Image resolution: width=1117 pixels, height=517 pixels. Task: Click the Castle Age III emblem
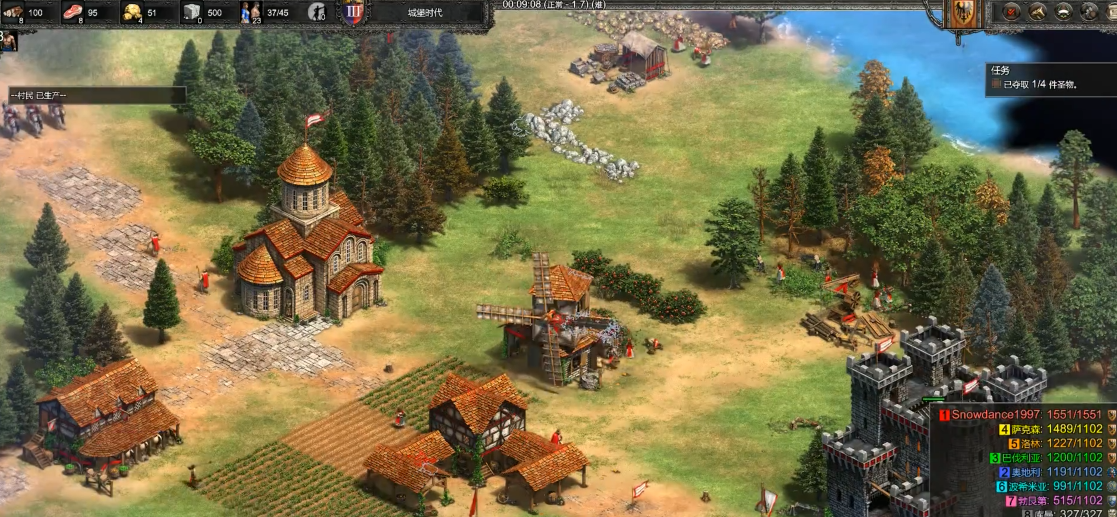click(352, 13)
